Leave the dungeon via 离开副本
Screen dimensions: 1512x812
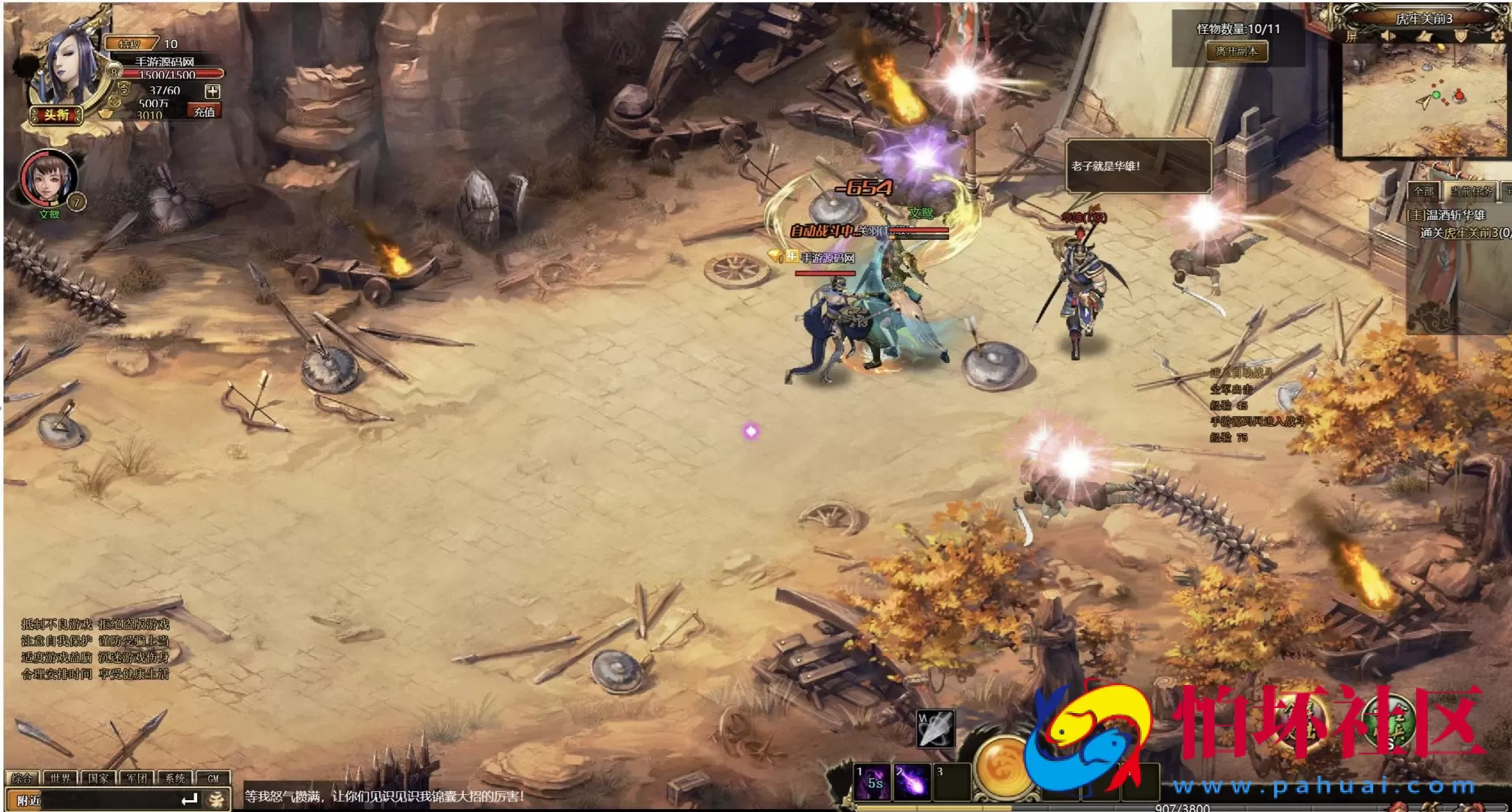point(1237,52)
